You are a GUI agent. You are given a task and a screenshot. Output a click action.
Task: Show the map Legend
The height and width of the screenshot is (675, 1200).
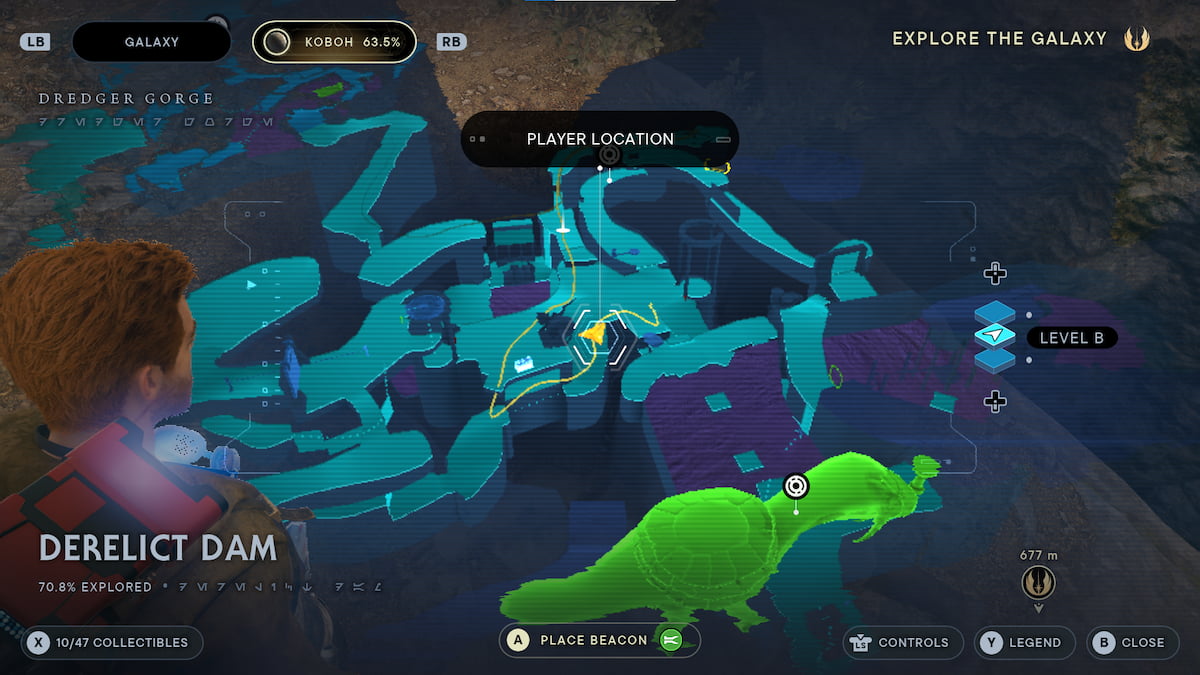[1024, 642]
